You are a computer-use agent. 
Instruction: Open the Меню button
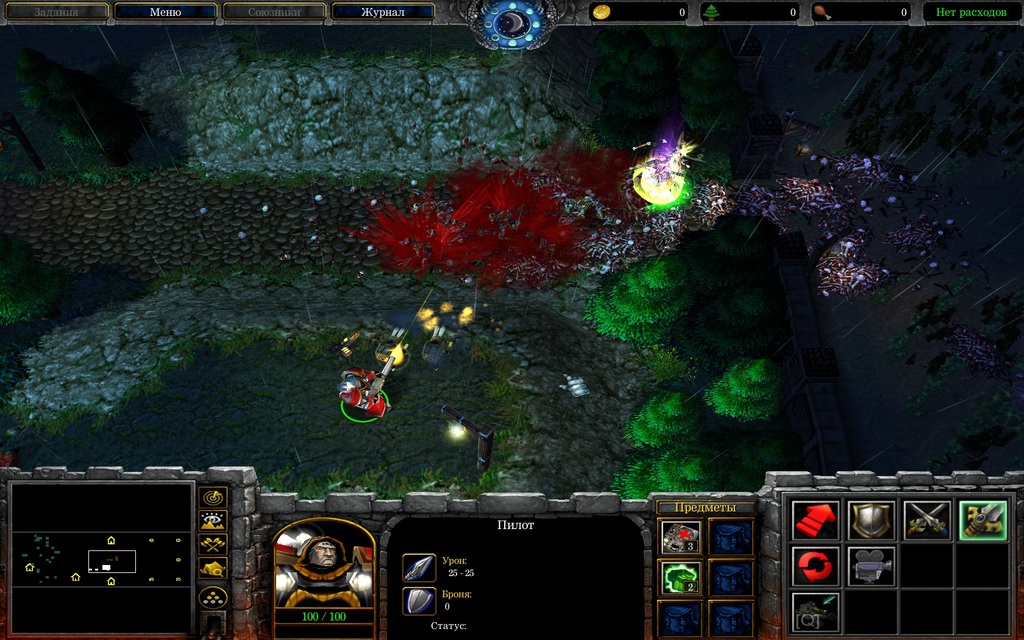165,12
